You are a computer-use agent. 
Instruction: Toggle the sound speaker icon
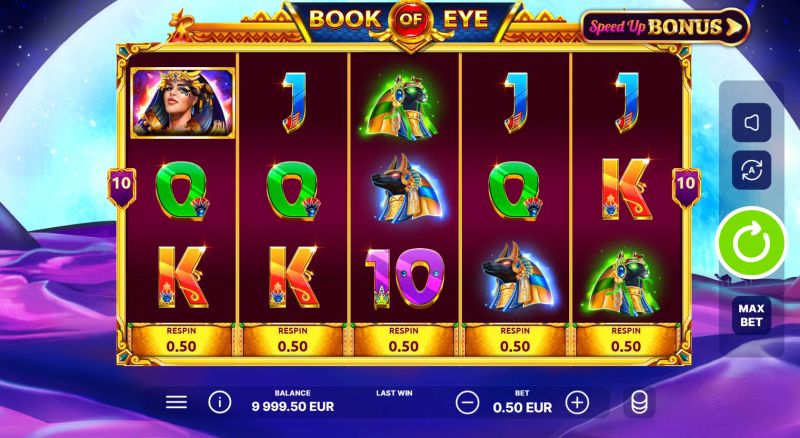point(749,122)
